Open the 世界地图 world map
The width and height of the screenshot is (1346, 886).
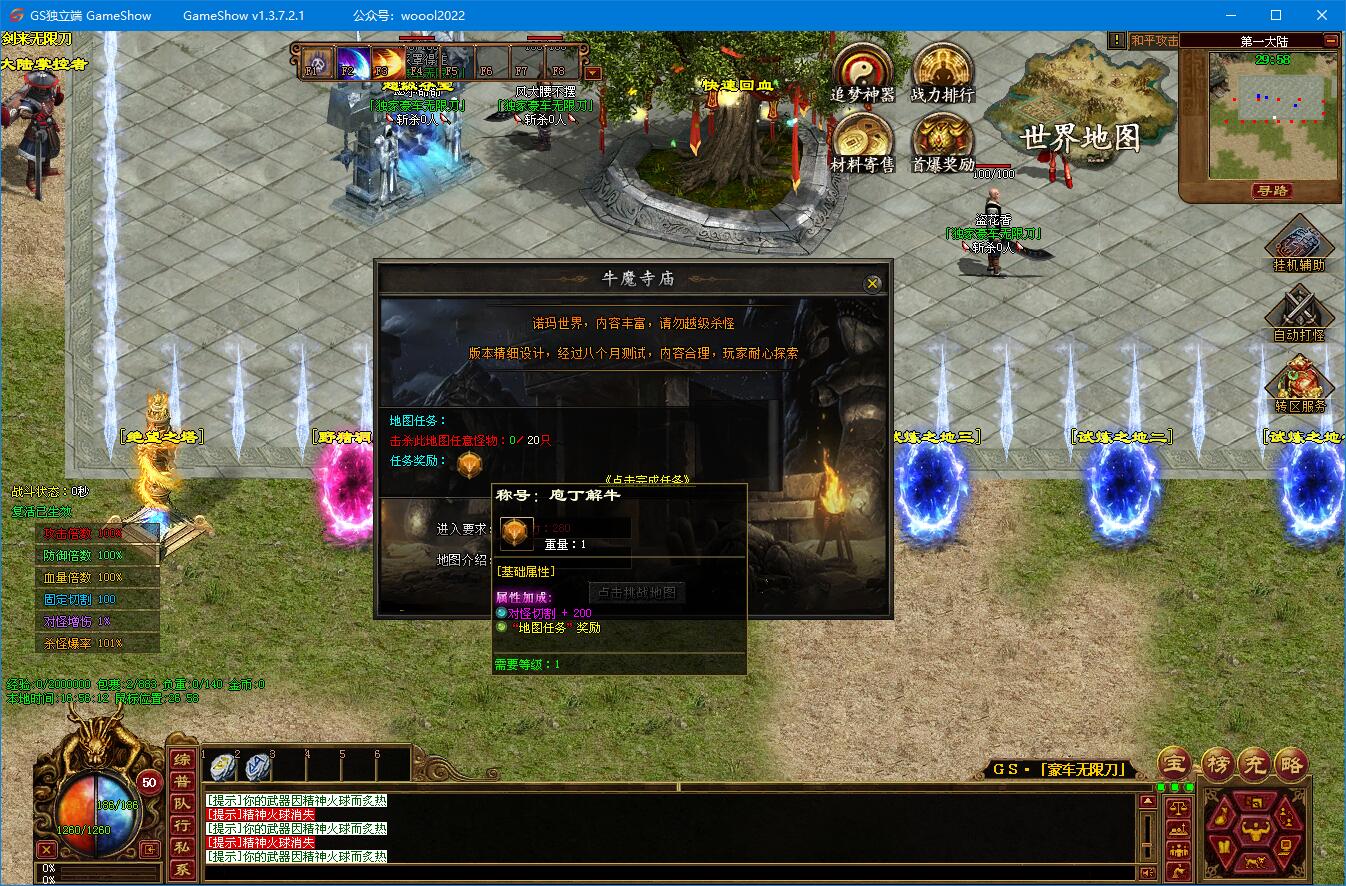(x=1080, y=137)
